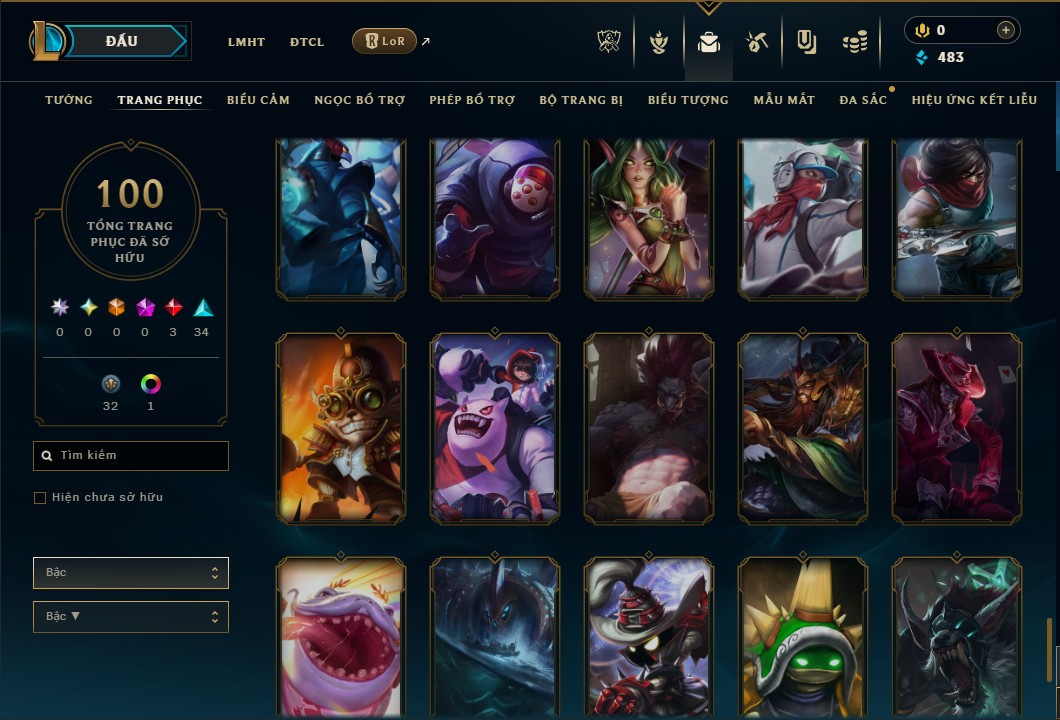The image size is (1060, 720).
Task: Open the coin stack store icon
Action: click(x=853, y=42)
